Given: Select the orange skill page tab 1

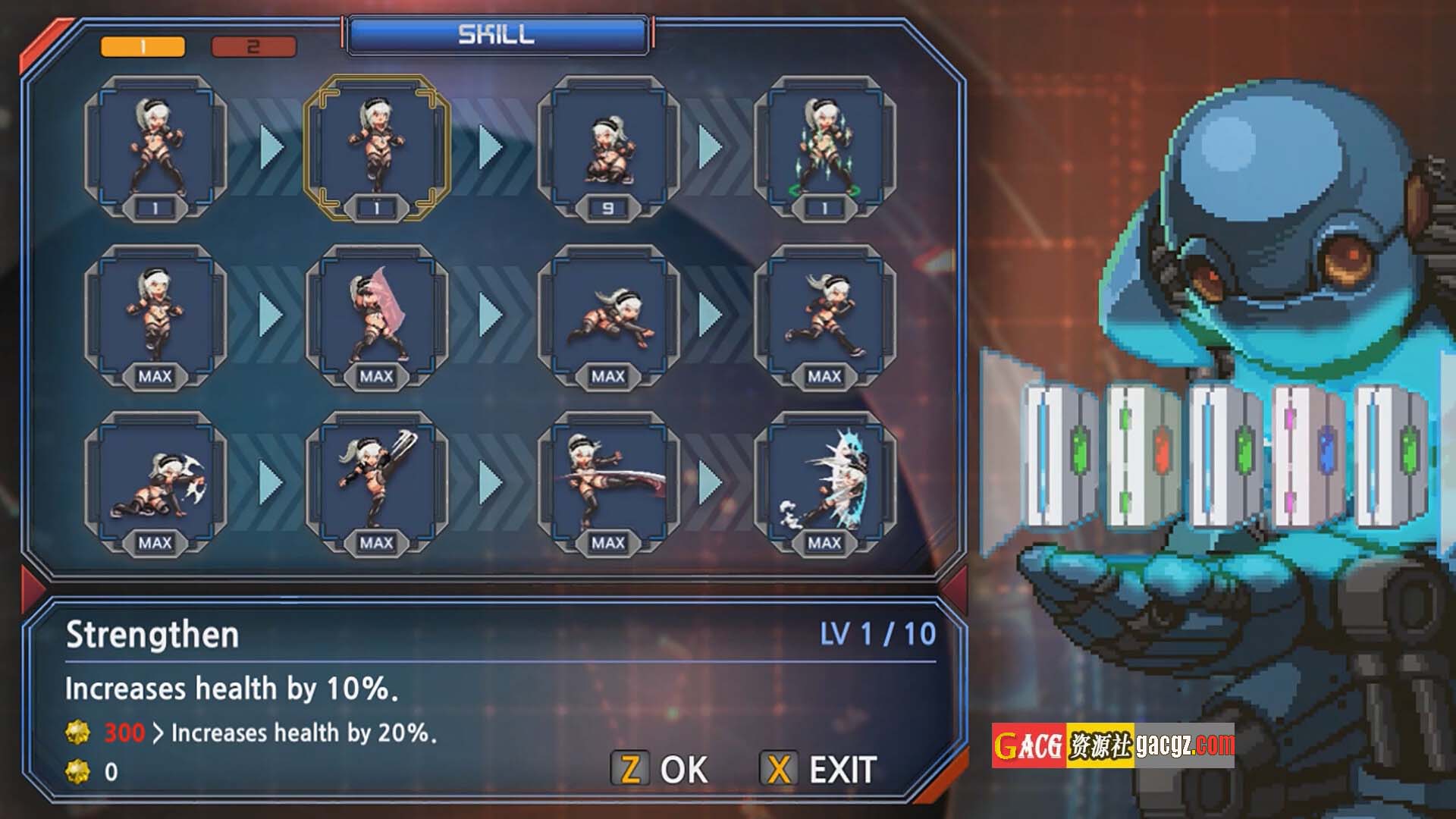Looking at the screenshot, I should [x=143, y=47].
